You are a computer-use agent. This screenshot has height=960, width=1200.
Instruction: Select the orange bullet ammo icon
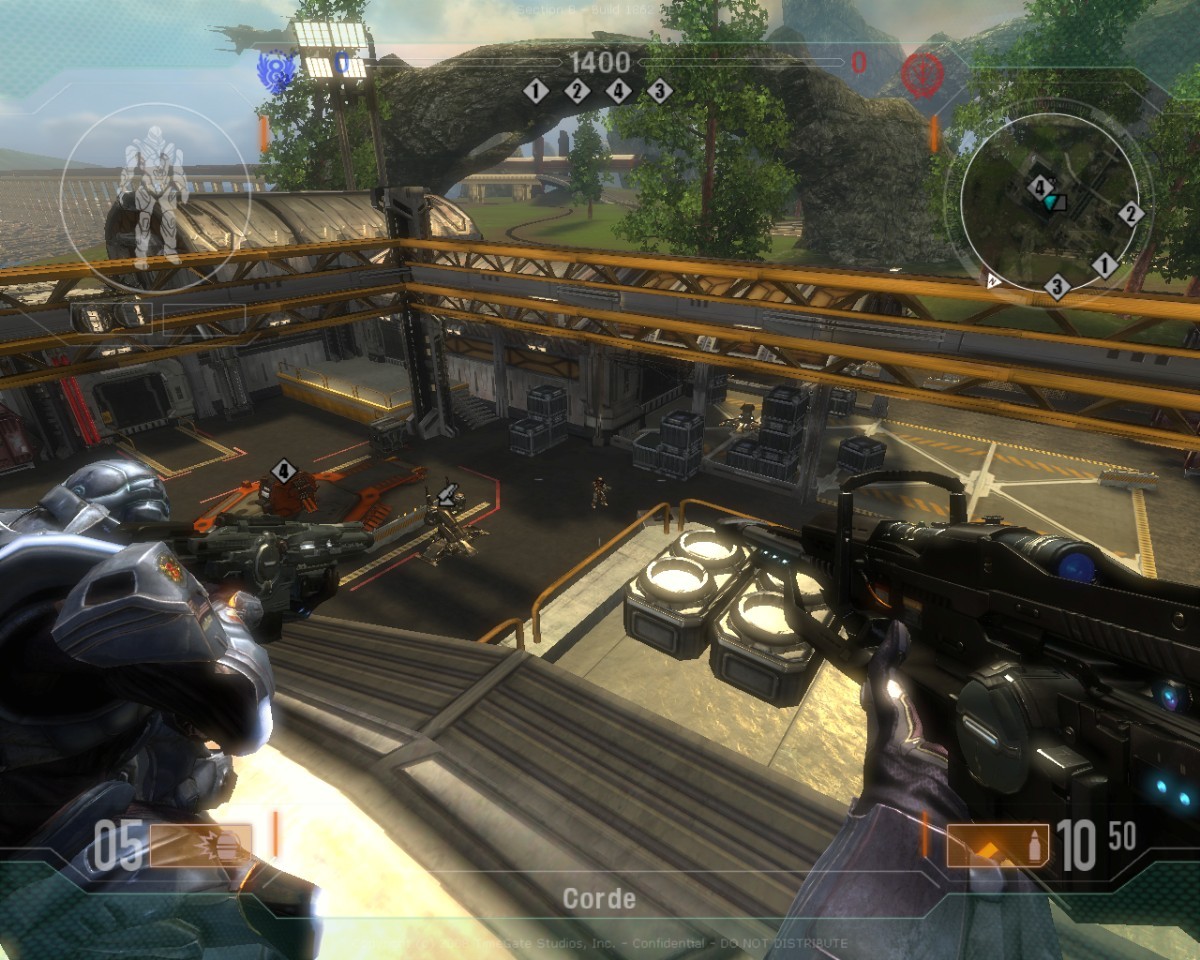pos(997,846)
